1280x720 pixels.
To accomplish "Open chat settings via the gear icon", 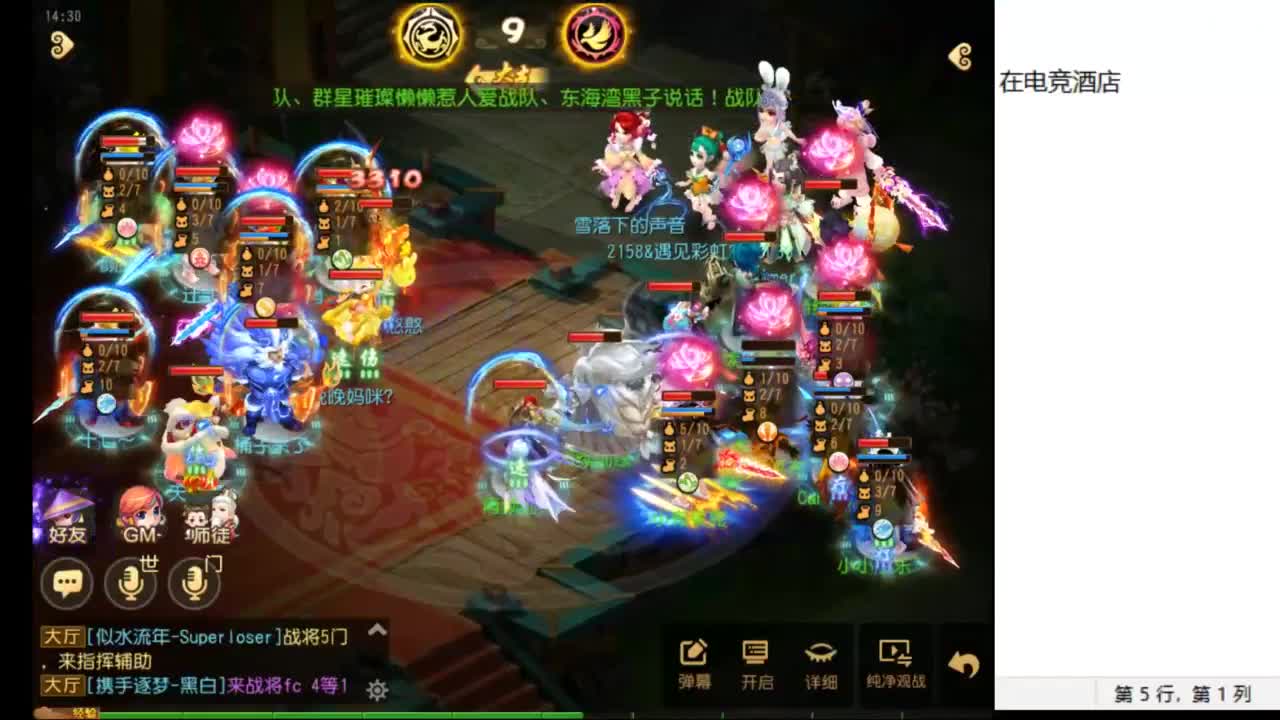I will (377, 689).
